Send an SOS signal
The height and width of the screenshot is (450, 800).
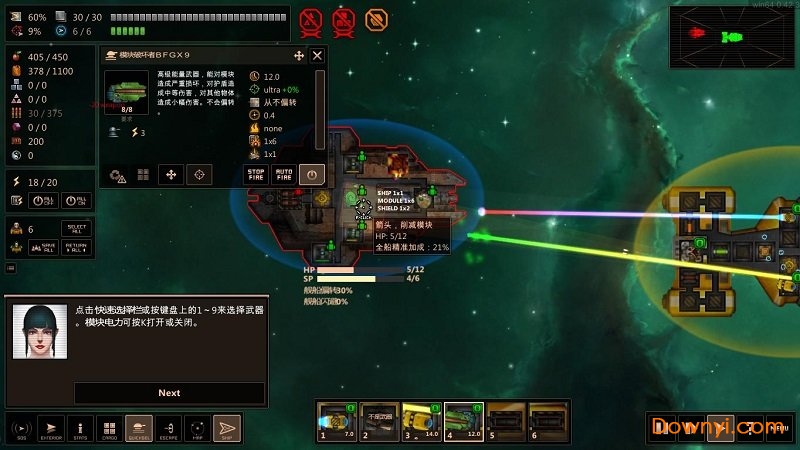click(20, 428)
